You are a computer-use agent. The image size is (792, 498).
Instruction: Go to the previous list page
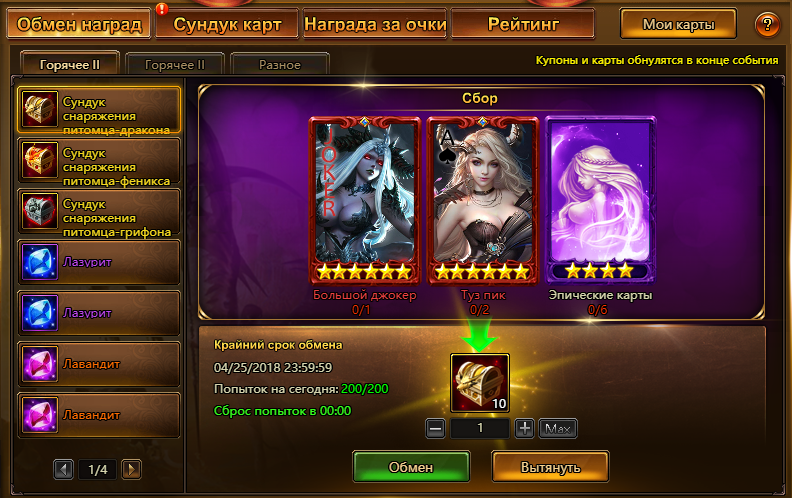click(x=64, y=468)
